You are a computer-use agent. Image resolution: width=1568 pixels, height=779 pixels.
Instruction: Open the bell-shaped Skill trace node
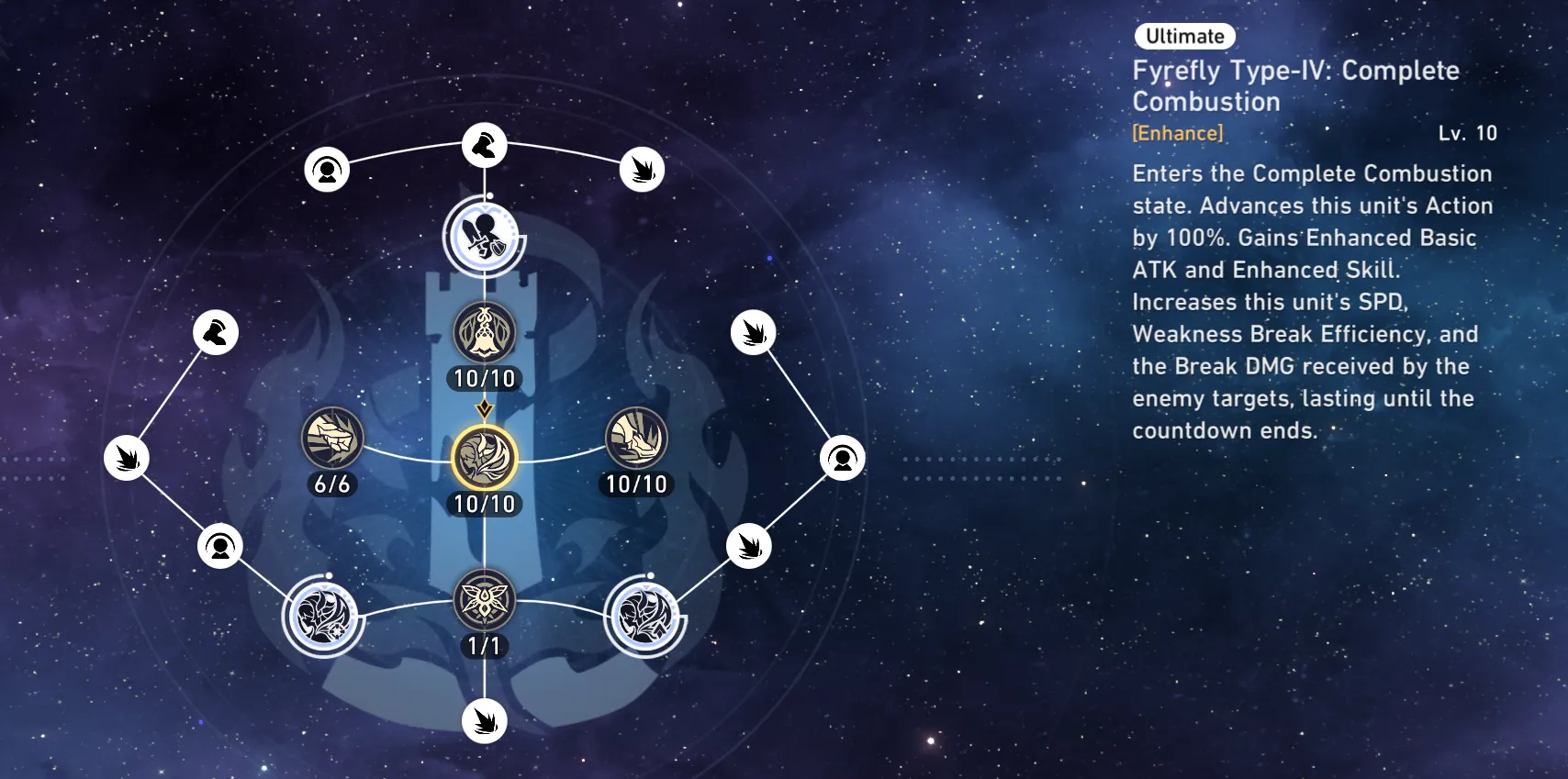pyautogui.click(x=485, y=332)
